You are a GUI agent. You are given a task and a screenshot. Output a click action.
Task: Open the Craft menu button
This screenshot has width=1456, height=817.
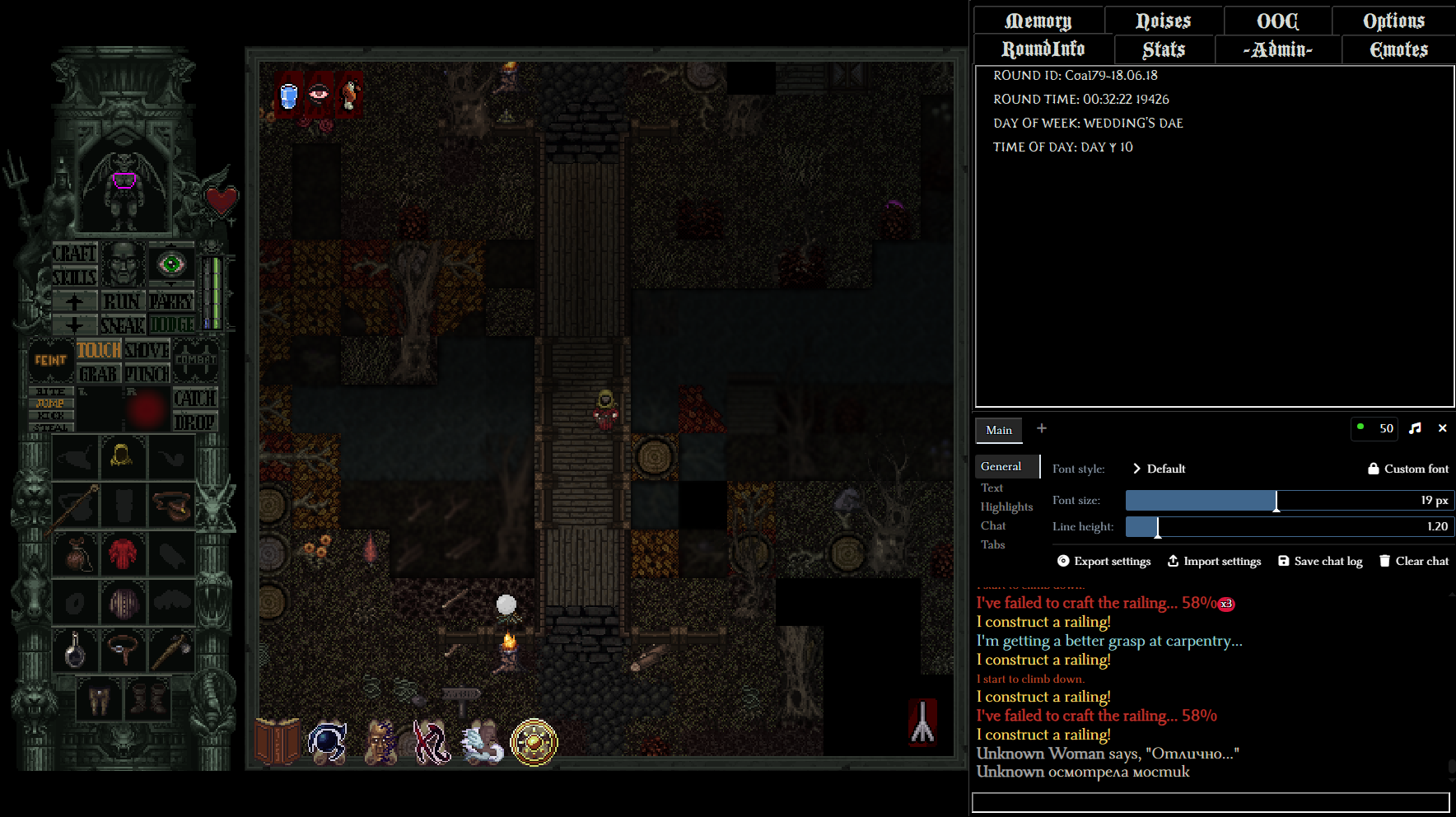tap(74, 254)
